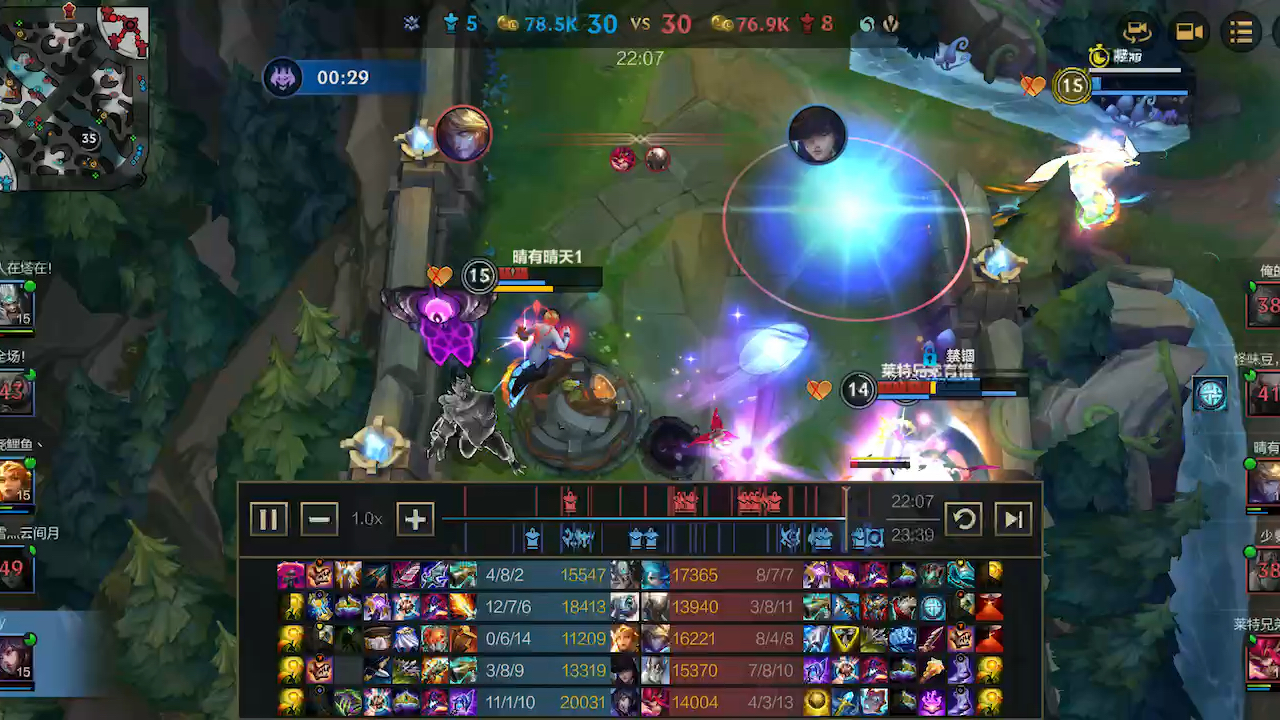
Task: Restart the replay with the circular arrow
Action: [964, 519]
